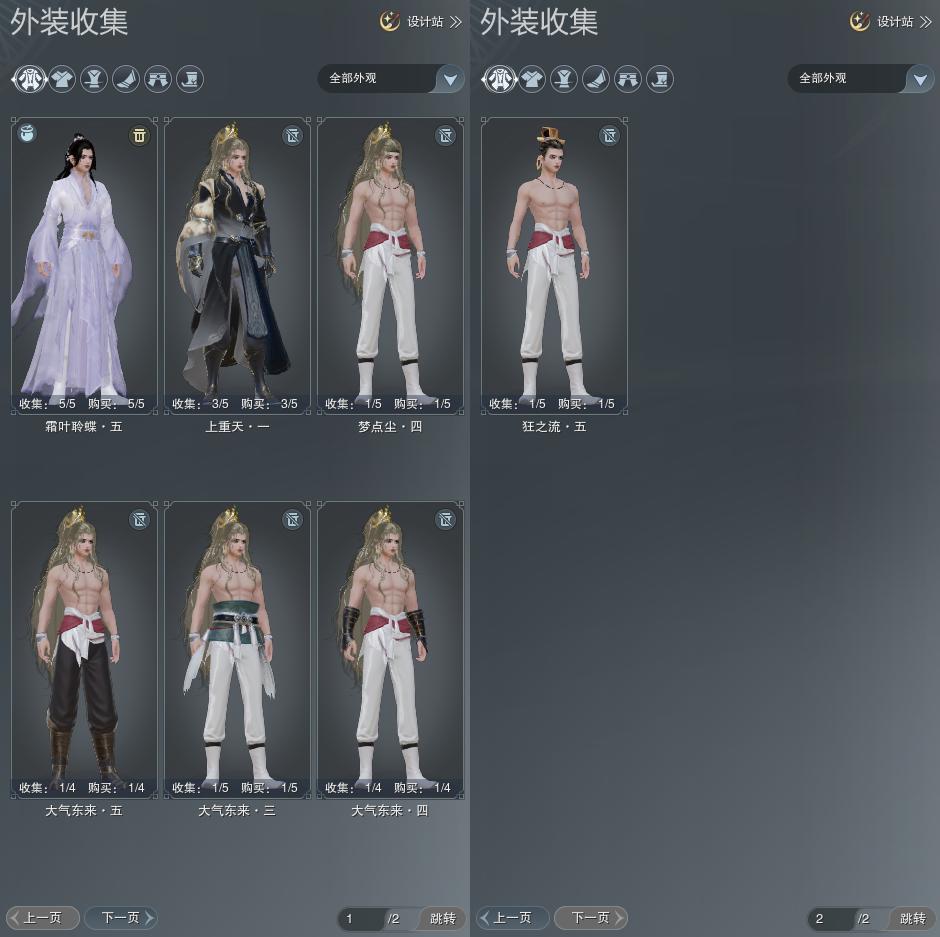Click the trash icon on 霜叶聆蝶·五
Viewport: 940px width, 937px height.
pyautogui.click(x=139, y=135)
